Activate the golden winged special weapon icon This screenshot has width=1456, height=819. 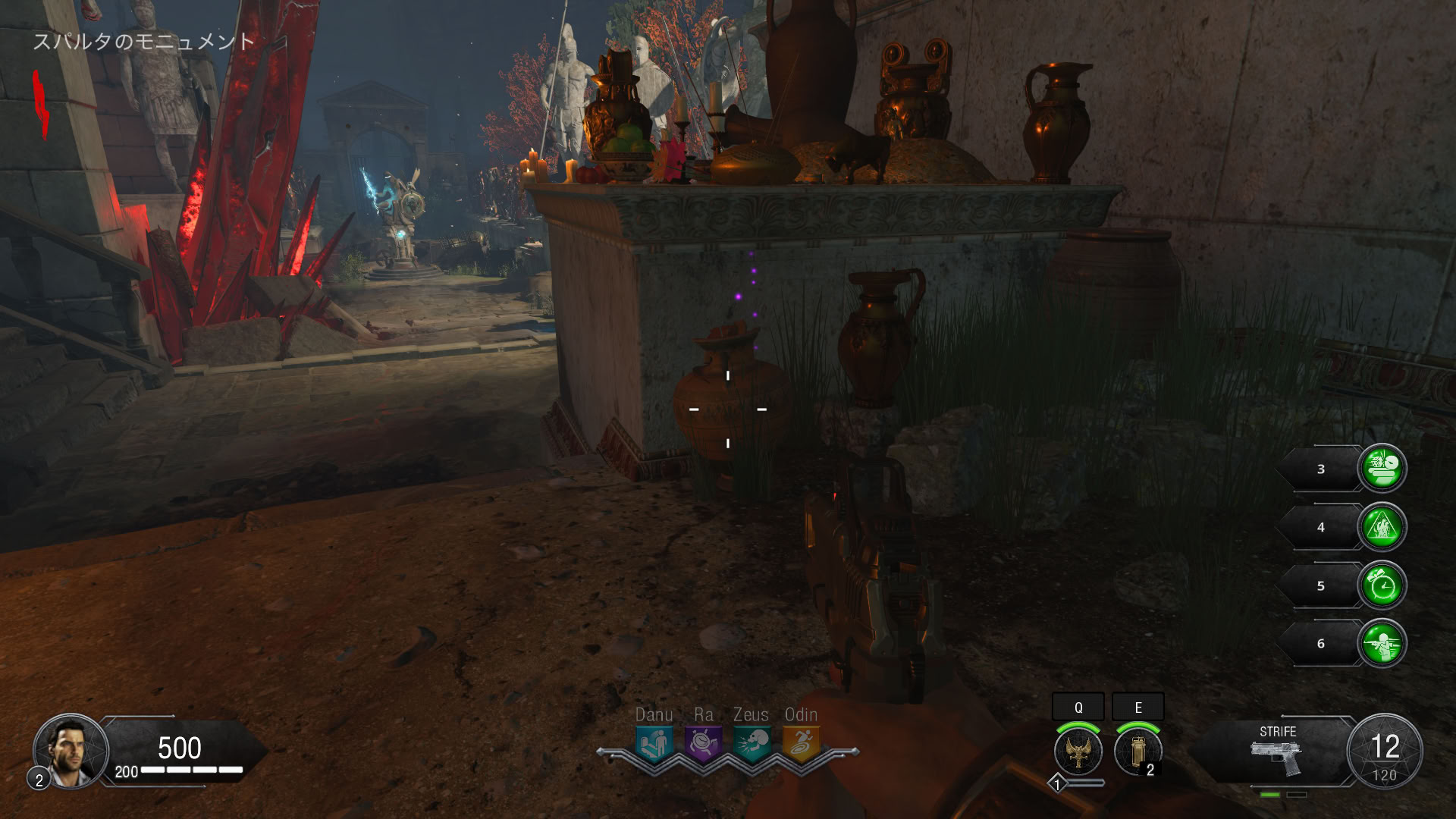[1078, 751]
